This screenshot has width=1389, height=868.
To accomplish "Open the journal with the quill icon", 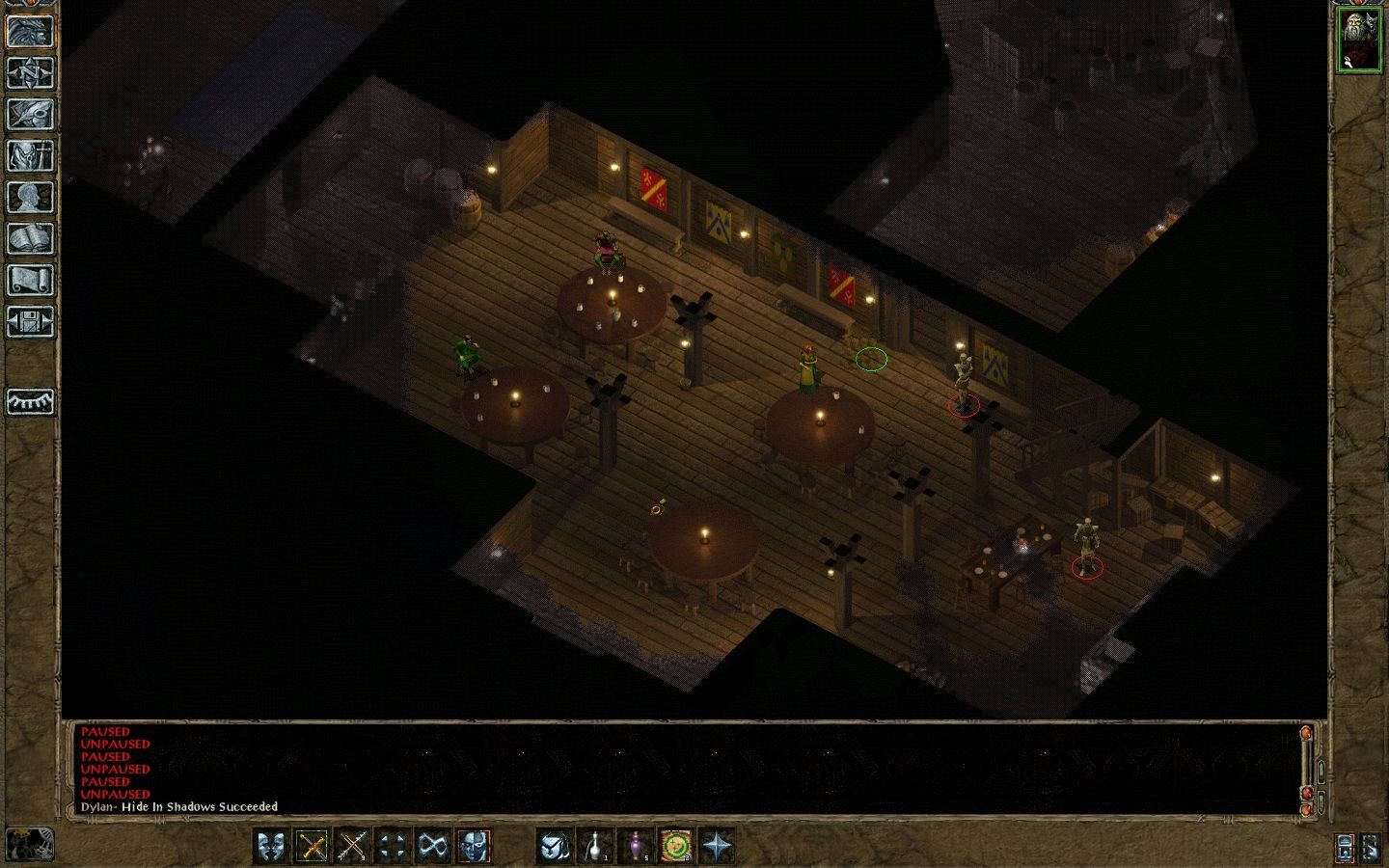I will [30, 114].
